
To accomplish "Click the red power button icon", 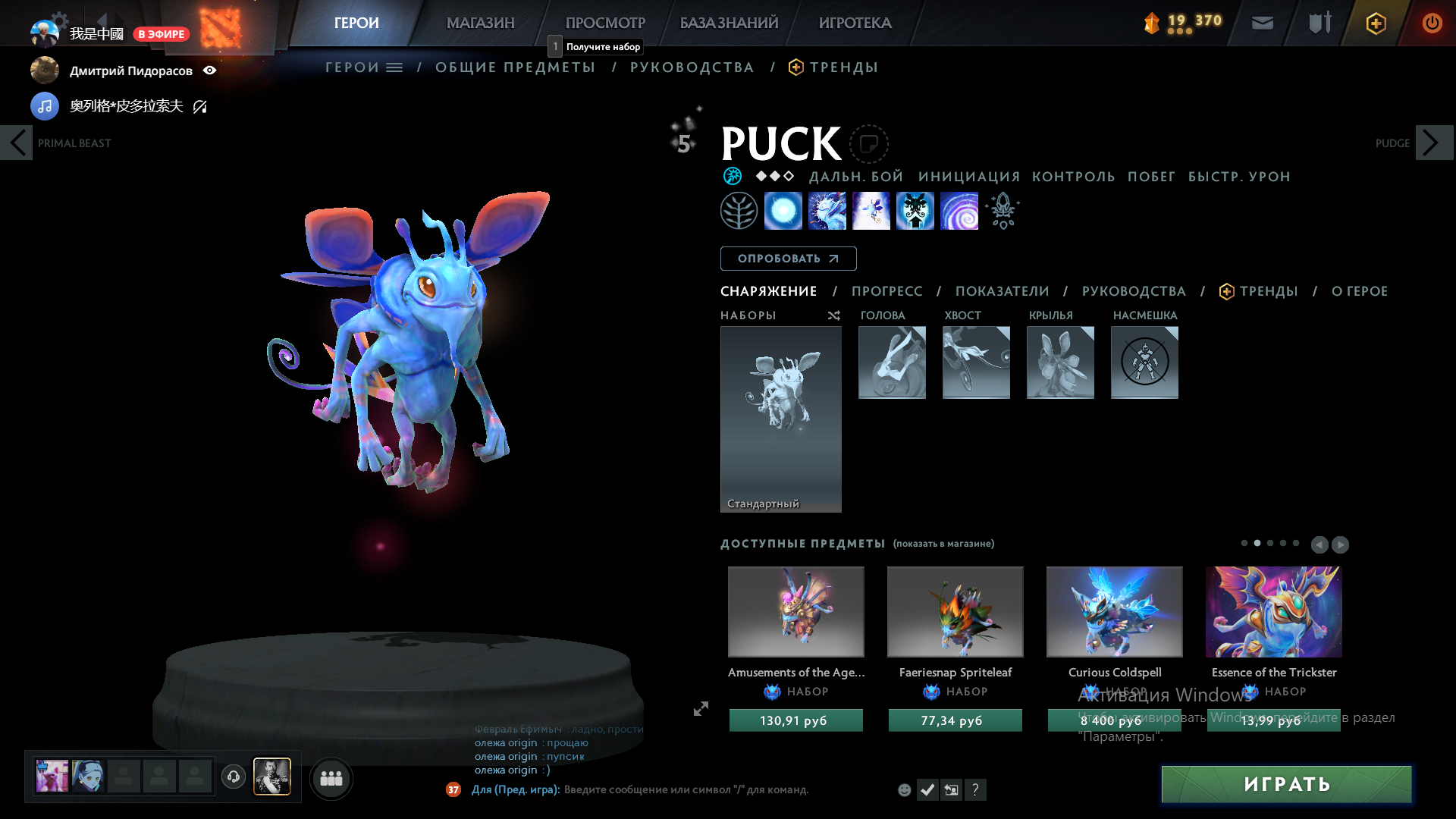I will (1432, 23).
